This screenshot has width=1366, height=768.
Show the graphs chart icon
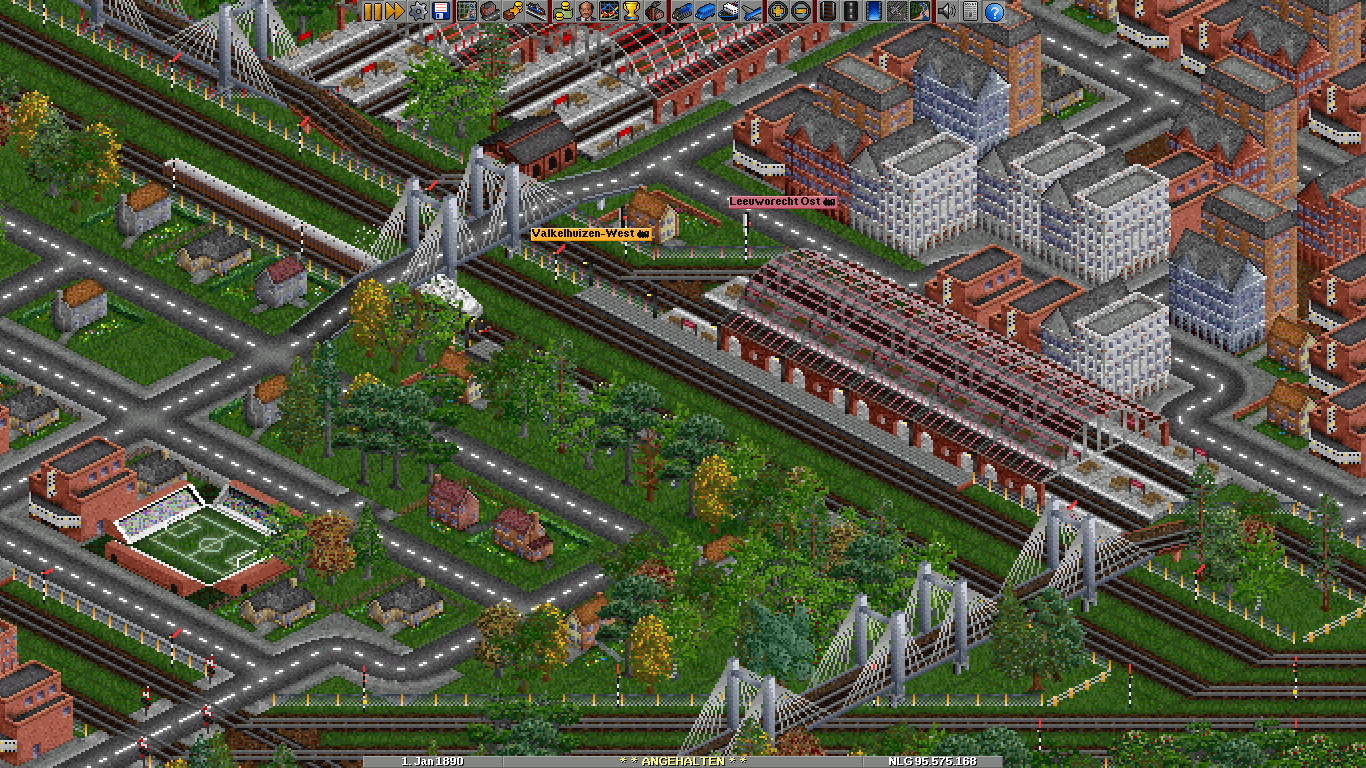[x=608, y=11]
